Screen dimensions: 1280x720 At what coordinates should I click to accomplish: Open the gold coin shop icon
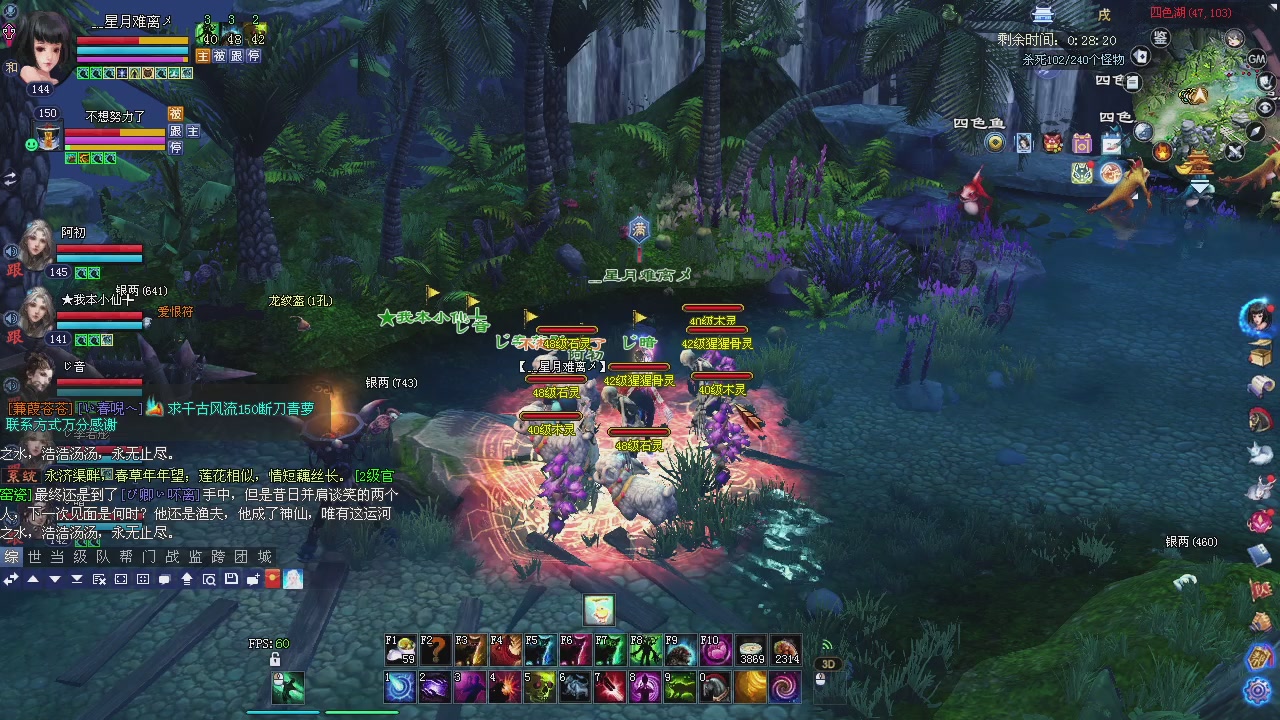[x=995, y=143]
